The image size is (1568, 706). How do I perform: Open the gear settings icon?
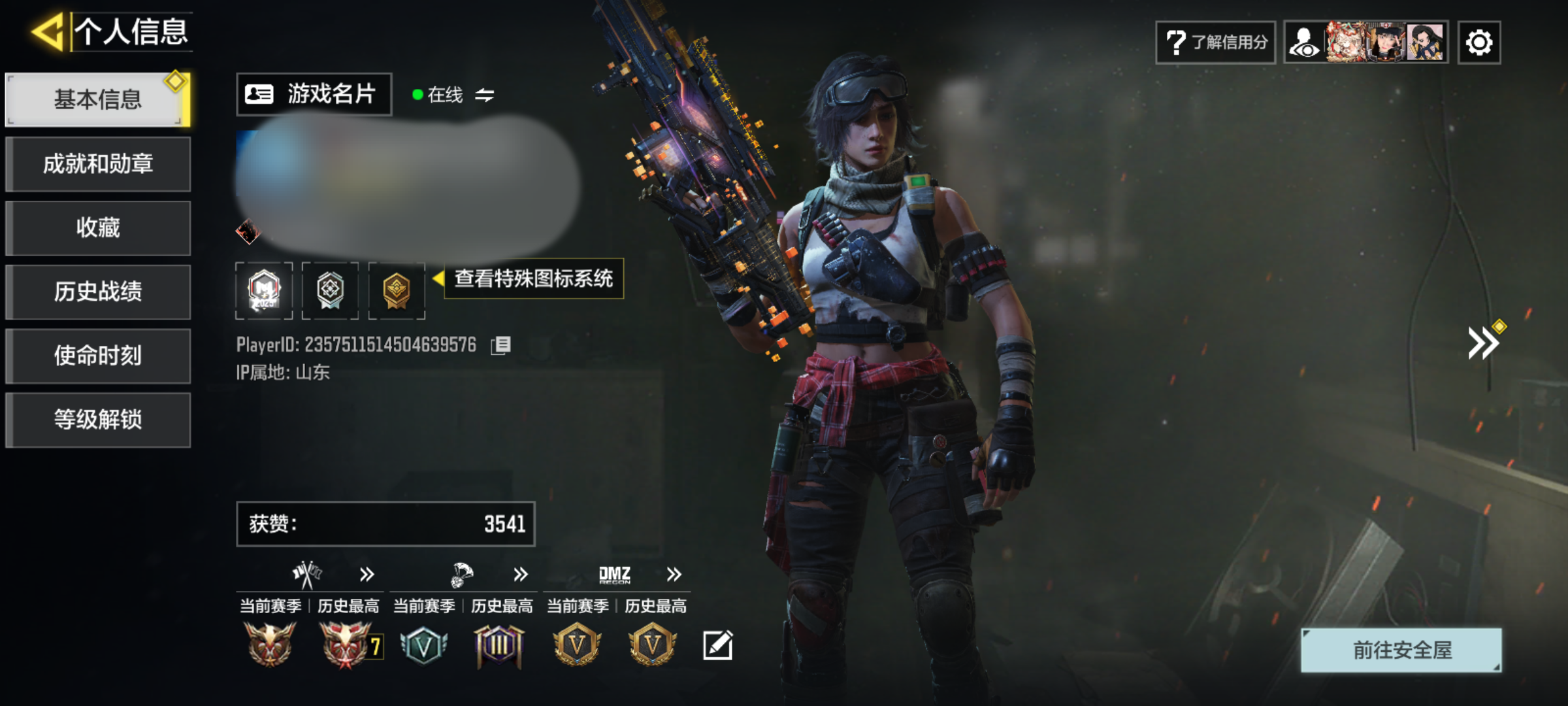[x=1478, y=42]
